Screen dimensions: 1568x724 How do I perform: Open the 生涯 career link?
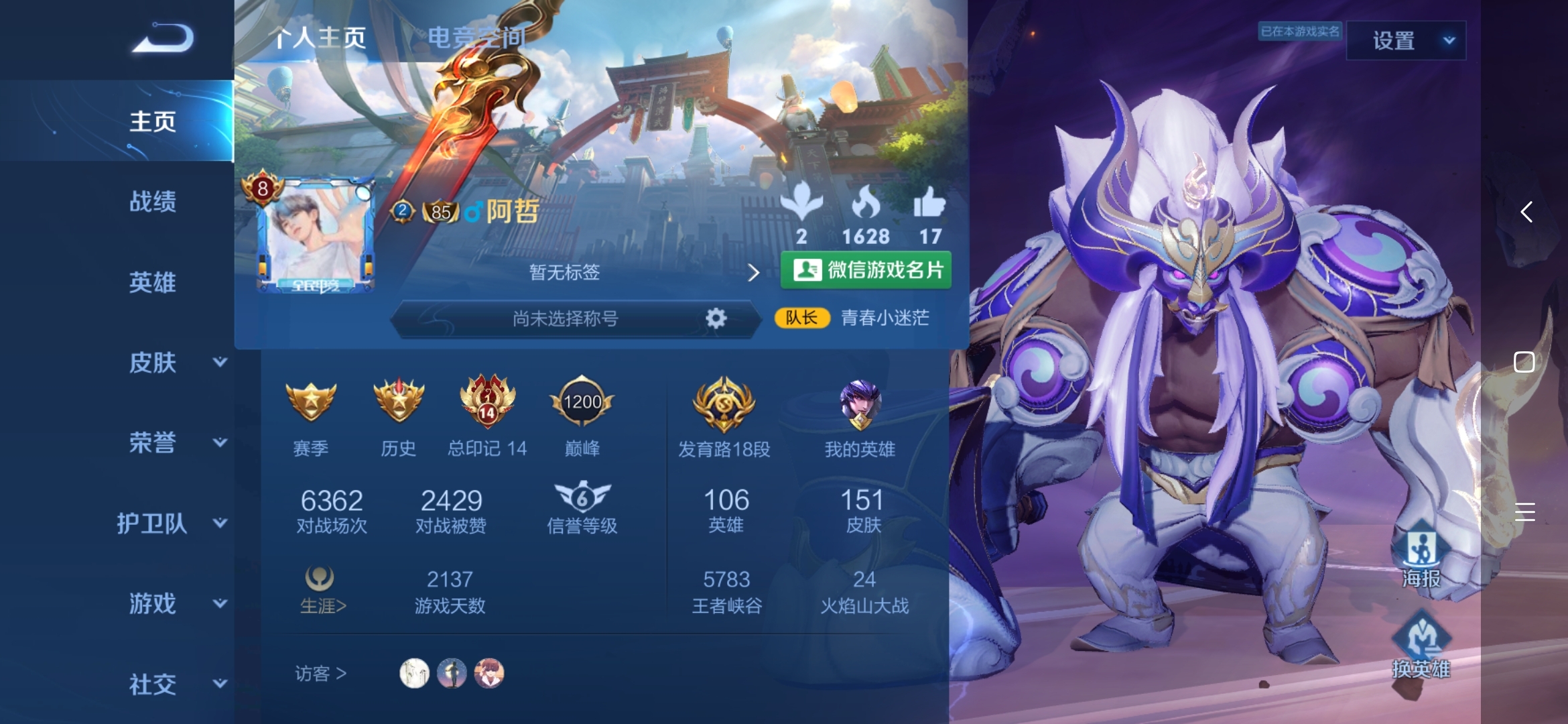[x=322, y=590]
